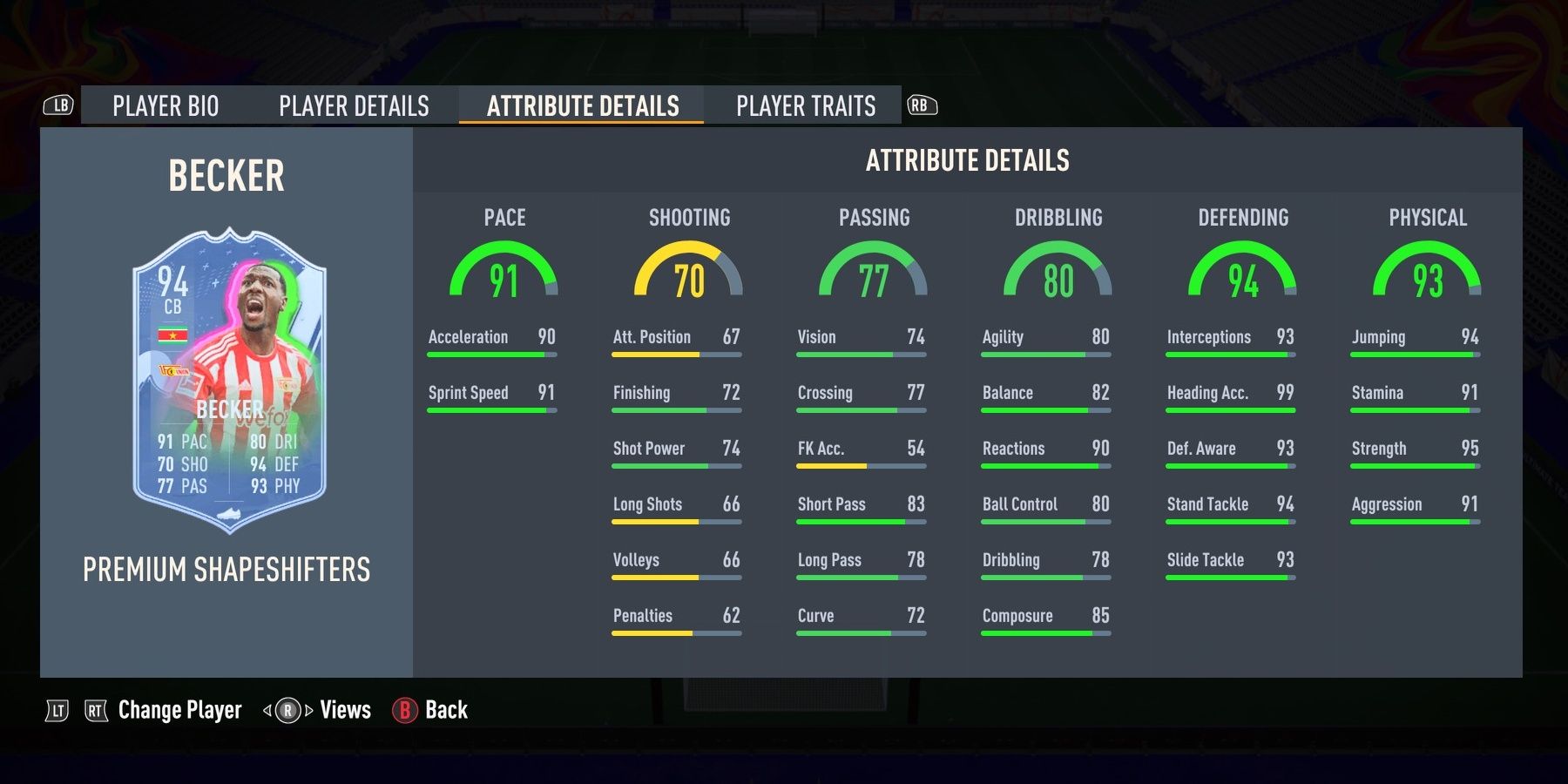Select the Suriname flag on the player card
The width and height of the screenshot is (1568, 784).
coord(172,335)
